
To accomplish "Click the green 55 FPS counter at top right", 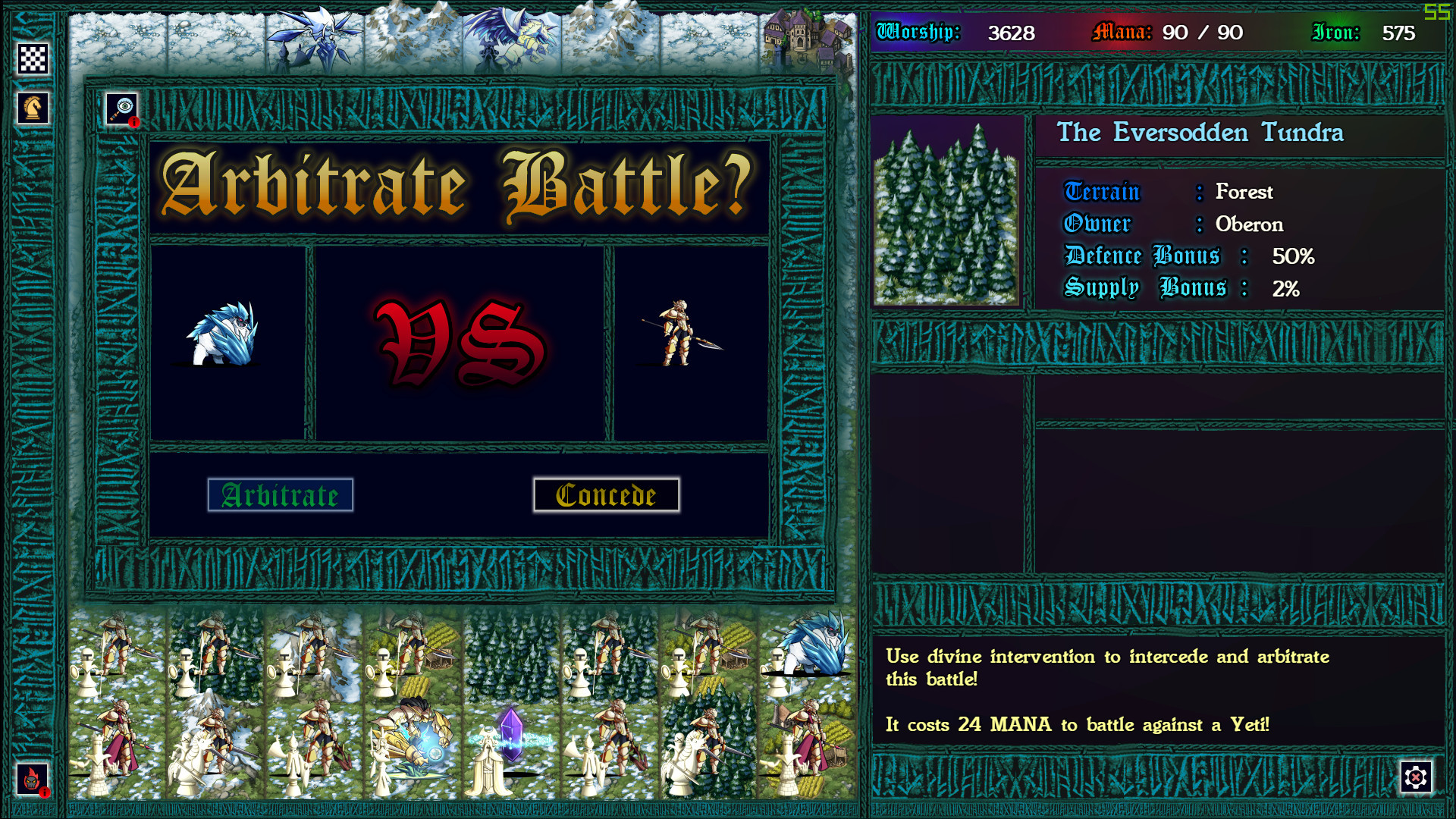I will click(1439, 11).
